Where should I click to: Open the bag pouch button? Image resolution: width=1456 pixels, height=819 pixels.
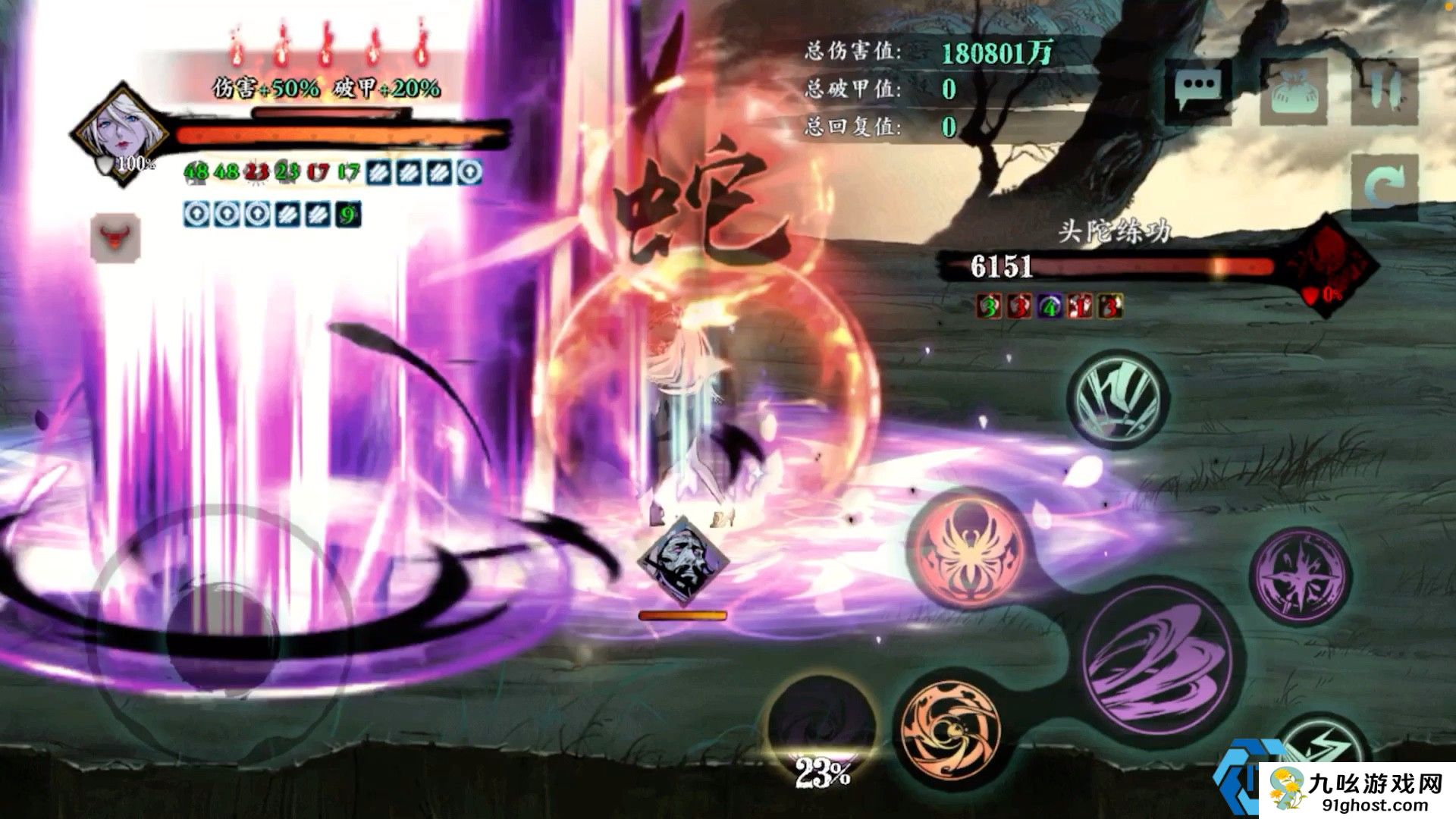(1294, 93)
